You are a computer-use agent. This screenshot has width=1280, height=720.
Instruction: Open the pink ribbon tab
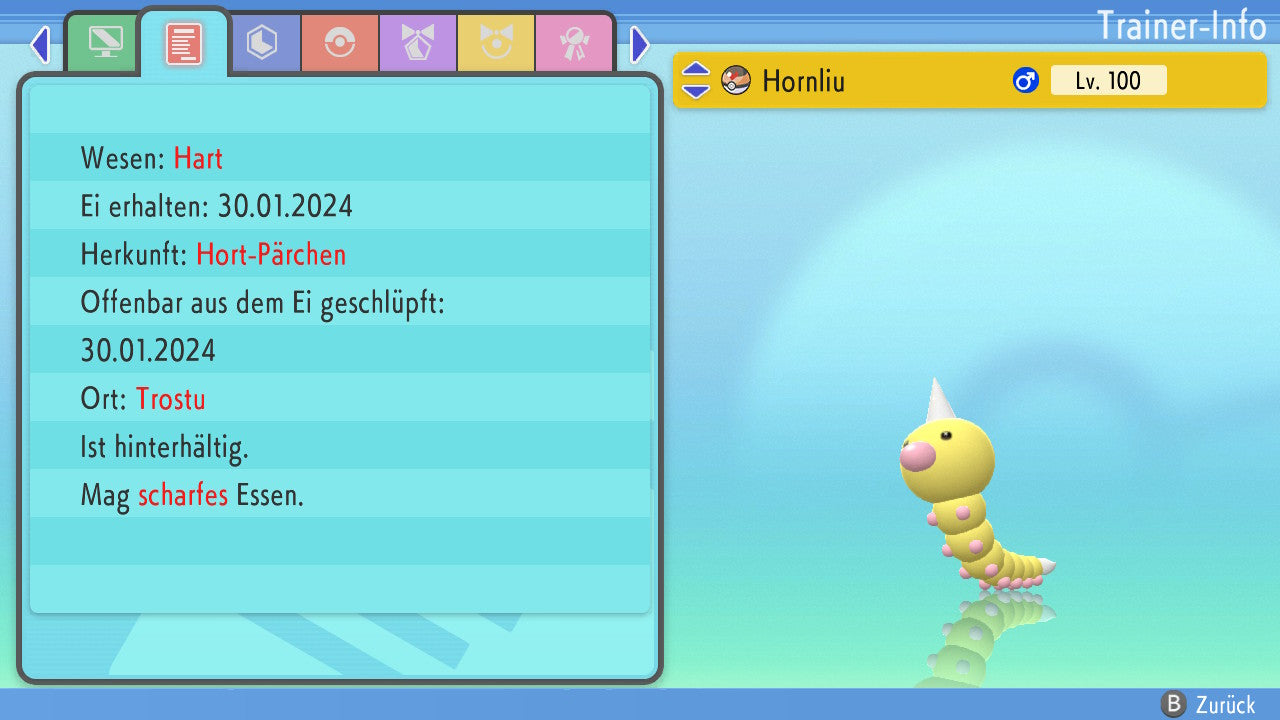(x=574, y=43)
